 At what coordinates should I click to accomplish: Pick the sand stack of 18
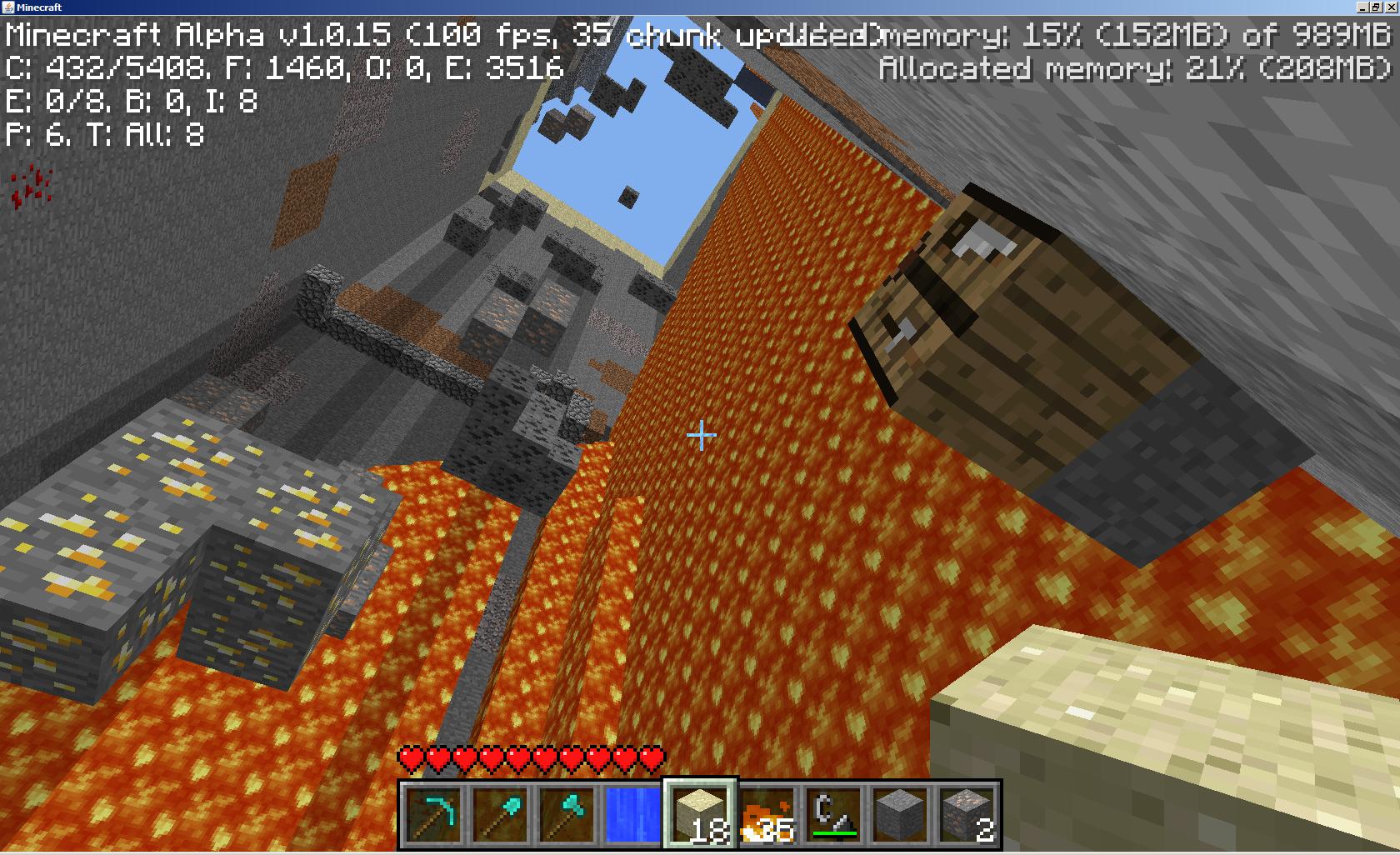point(700,814)
